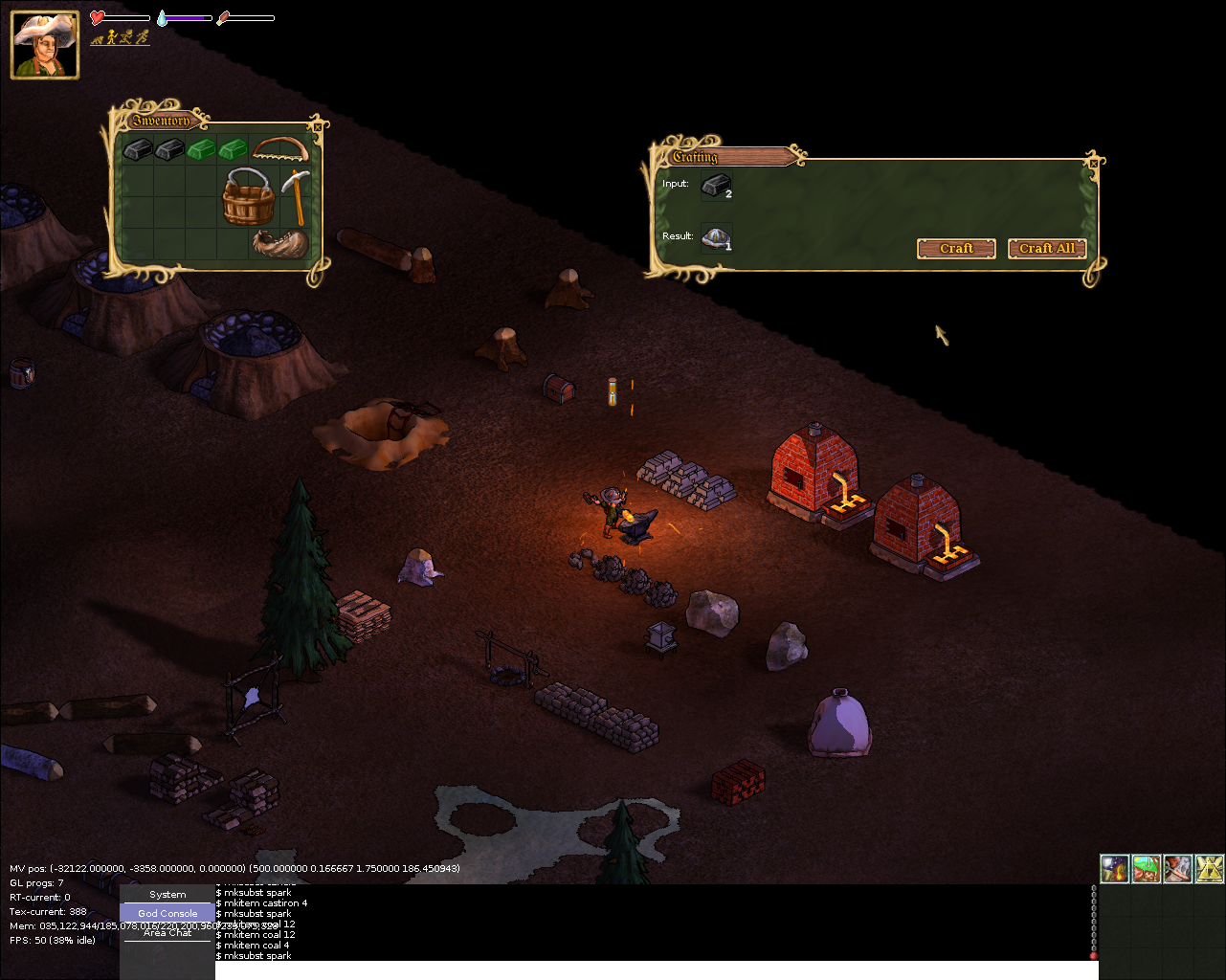
Task: Close the Crafting window
Action: (1094, 164)
